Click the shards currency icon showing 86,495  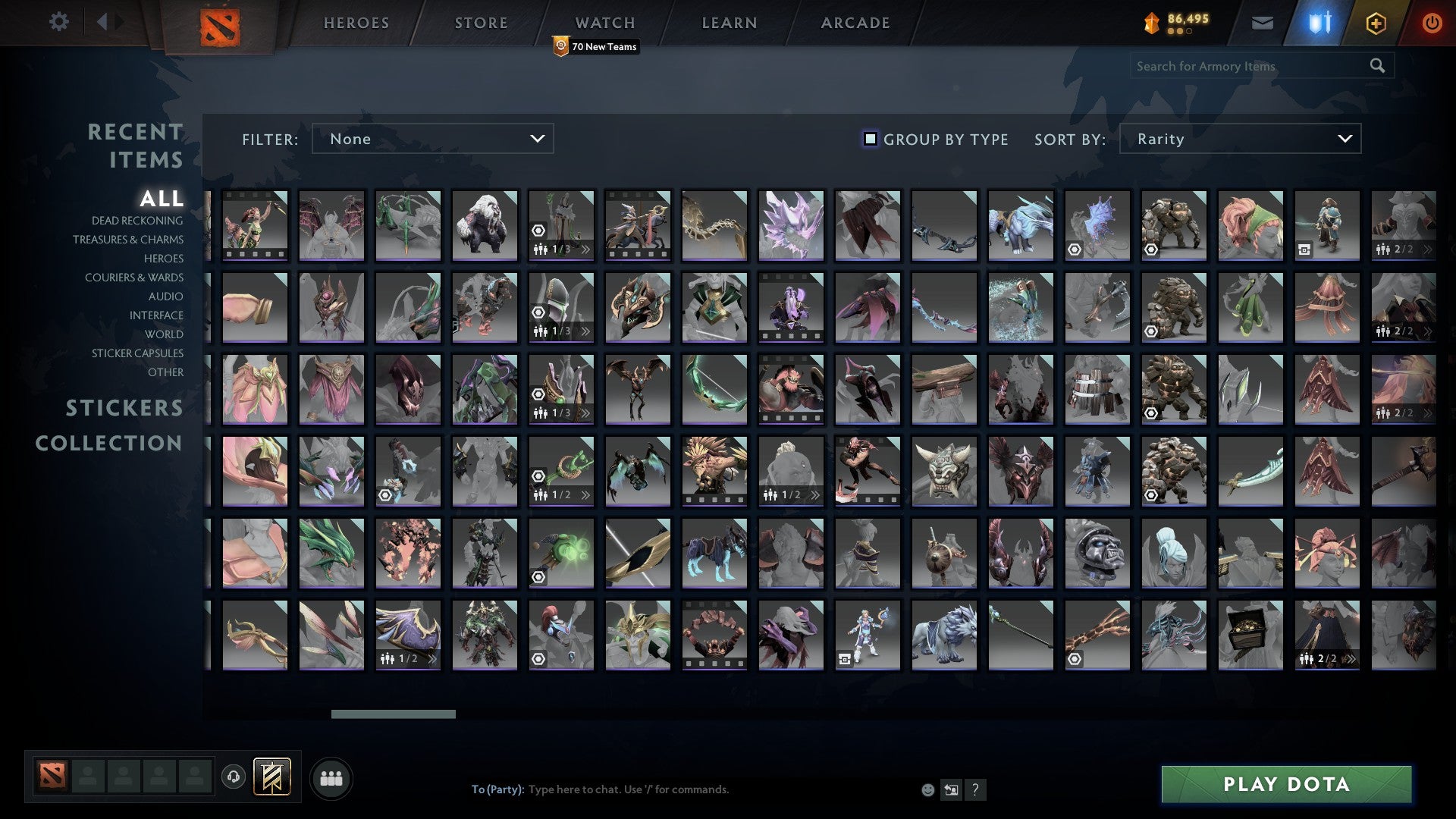pyautogui.click(x=1150, y=22)
